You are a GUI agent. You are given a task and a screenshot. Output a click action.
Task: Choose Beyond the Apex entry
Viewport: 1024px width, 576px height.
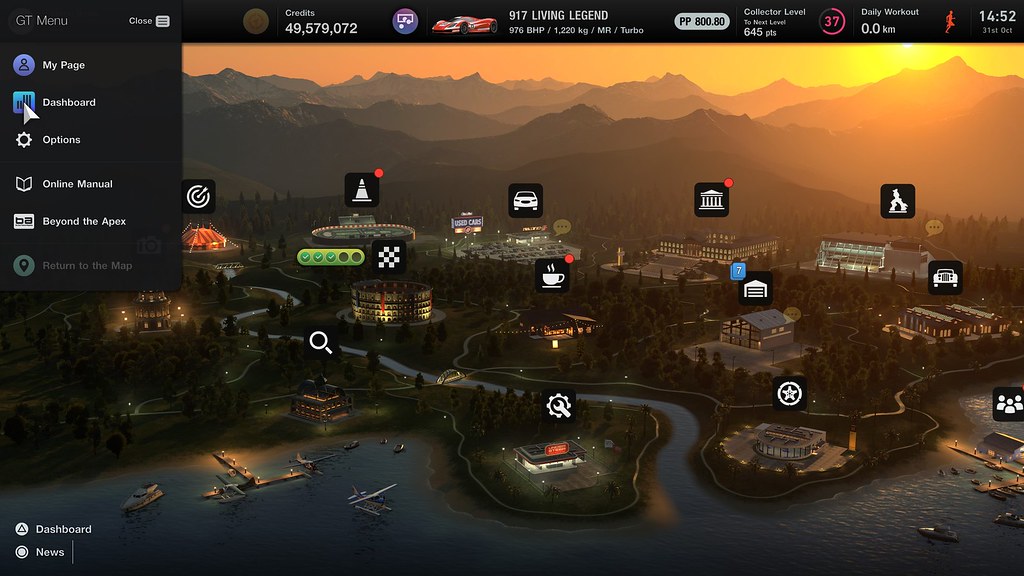click(x=84, y=221)
